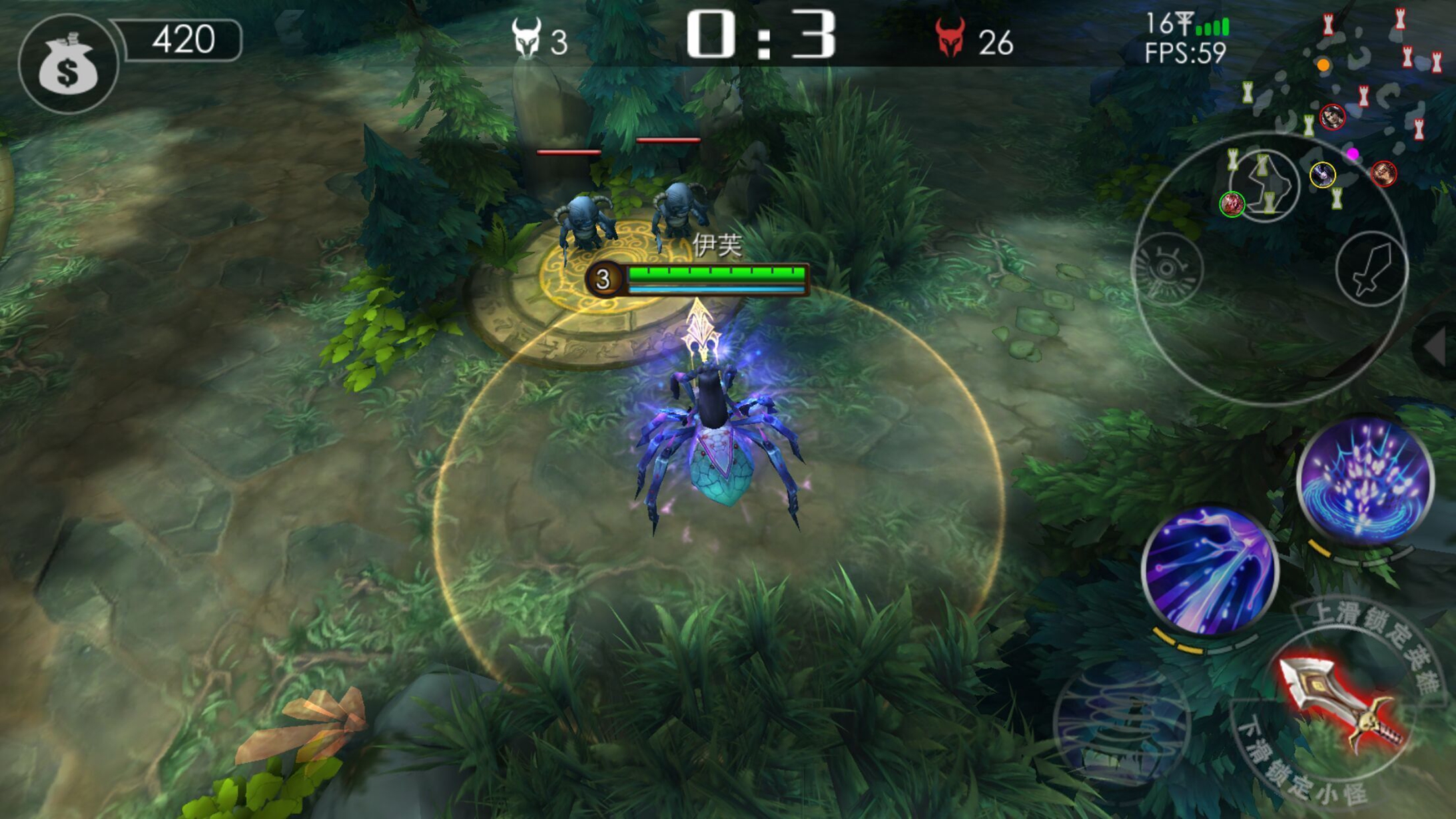Tap the outlined eye ward button
Viewport: 1456px width, 819px height.
click(1167, 269)
